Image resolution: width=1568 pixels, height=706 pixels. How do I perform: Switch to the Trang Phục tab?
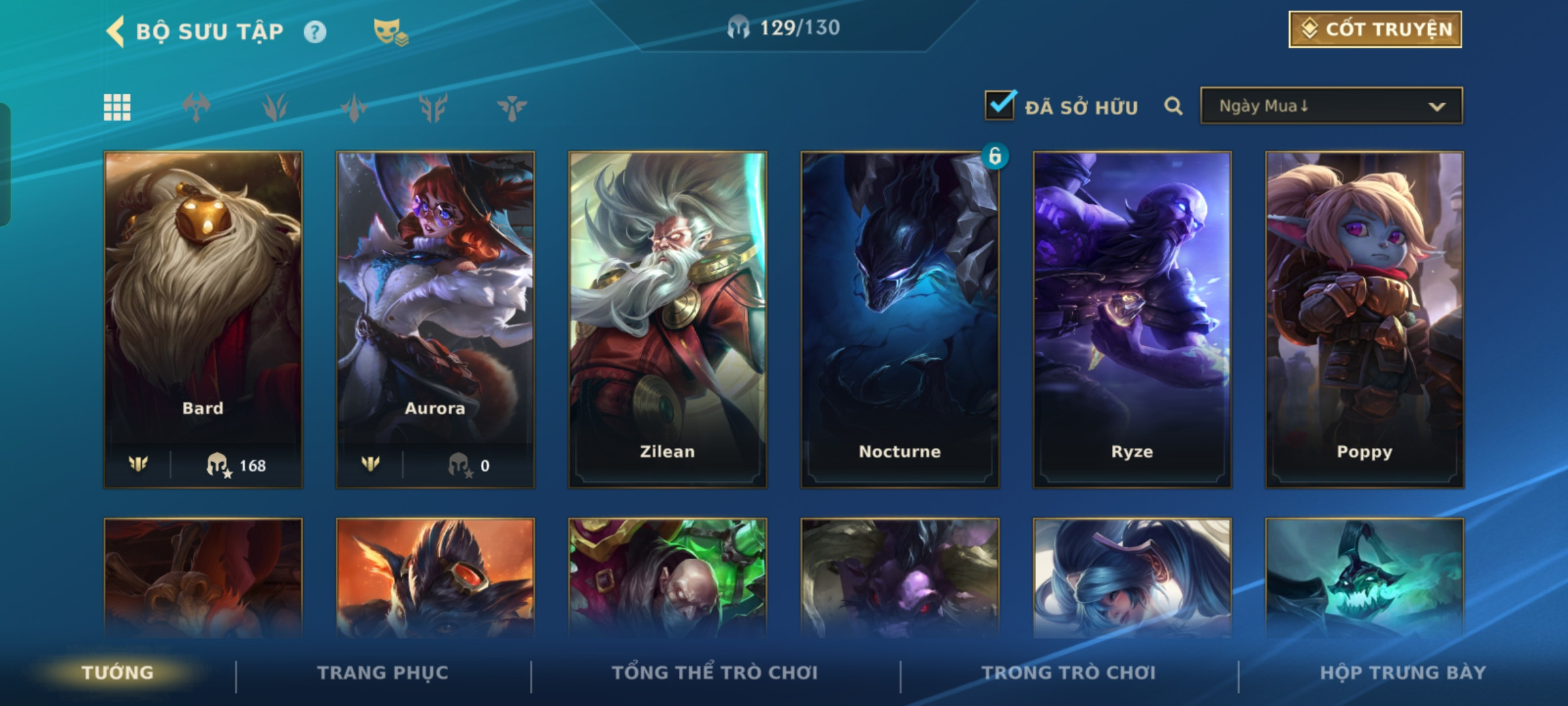[x=383, y=673]
